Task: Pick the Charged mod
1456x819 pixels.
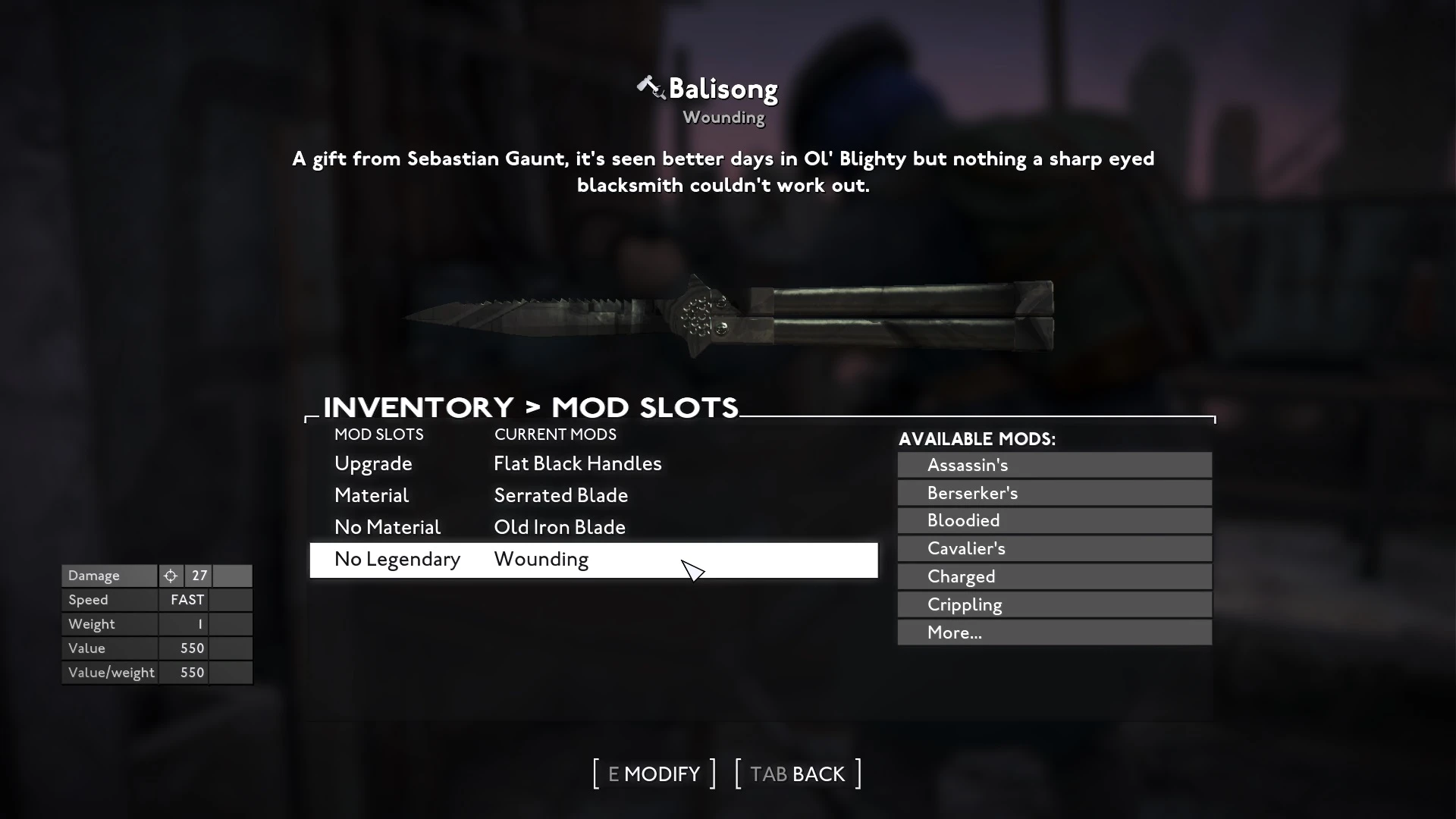Action: point(1054,576)
